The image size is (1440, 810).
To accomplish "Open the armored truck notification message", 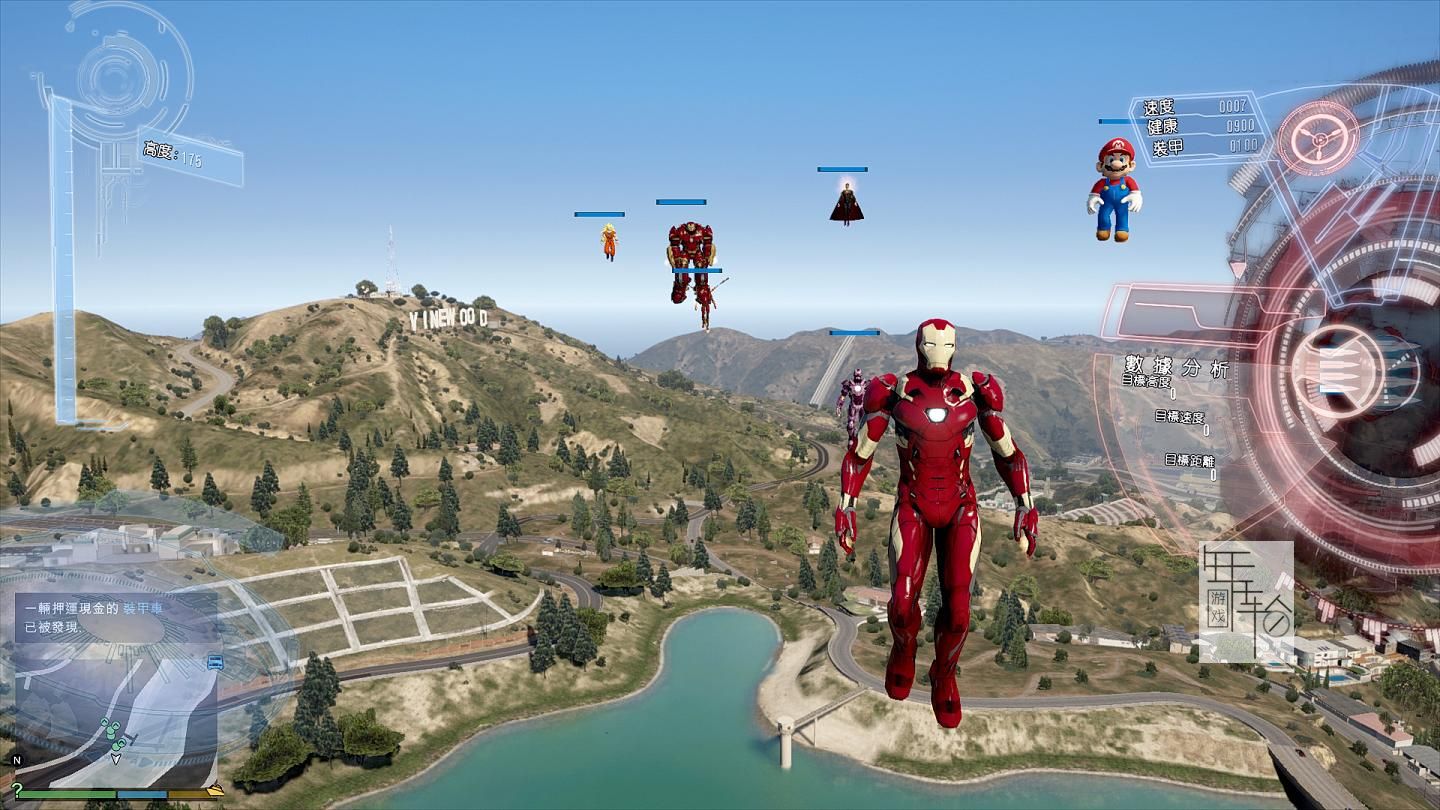I will tap(116, 618).
